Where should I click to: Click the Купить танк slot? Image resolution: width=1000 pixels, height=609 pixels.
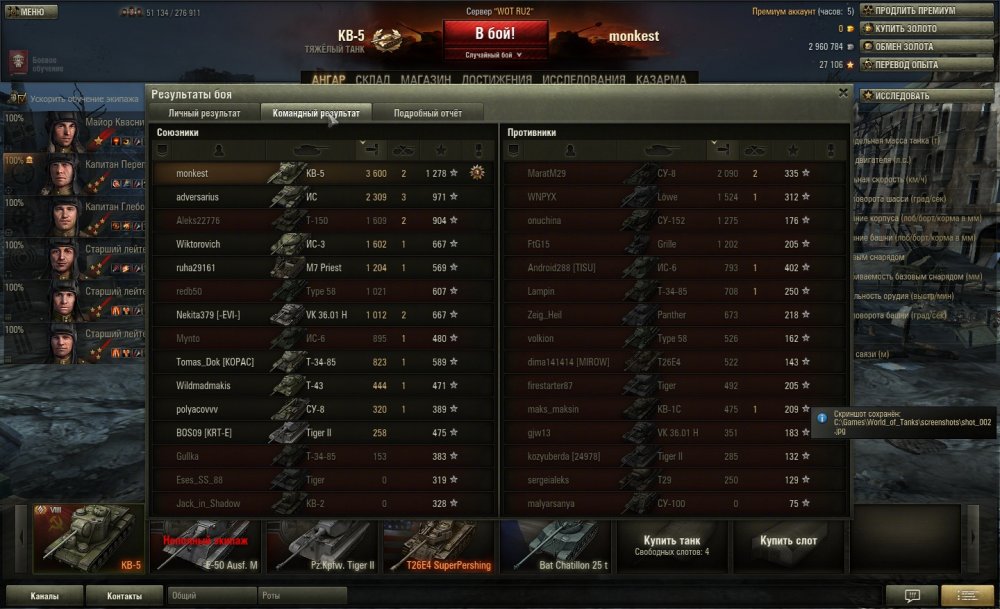pos(671,546)
